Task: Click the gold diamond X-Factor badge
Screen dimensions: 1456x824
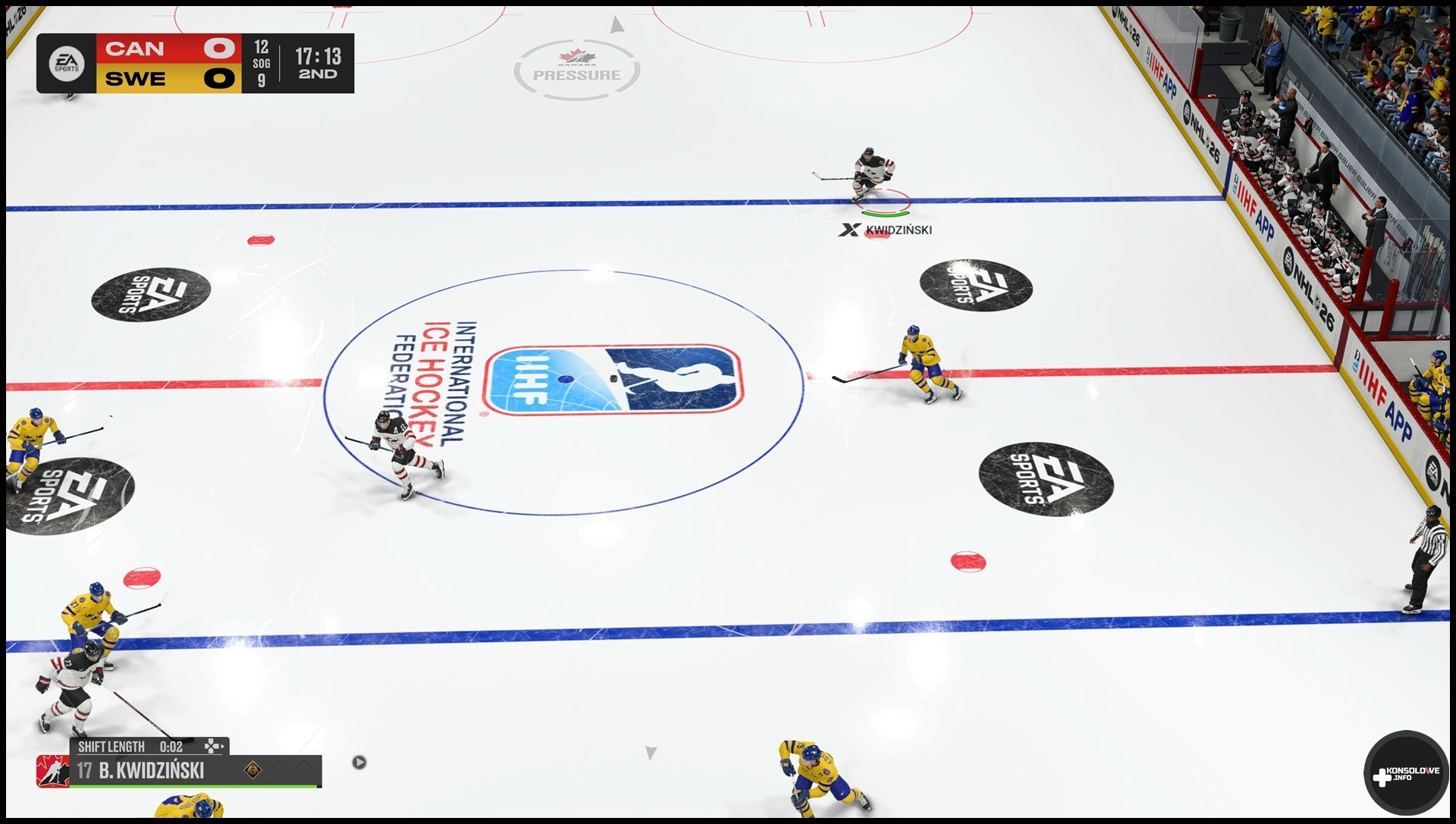Action: click(x=253, y=771)
